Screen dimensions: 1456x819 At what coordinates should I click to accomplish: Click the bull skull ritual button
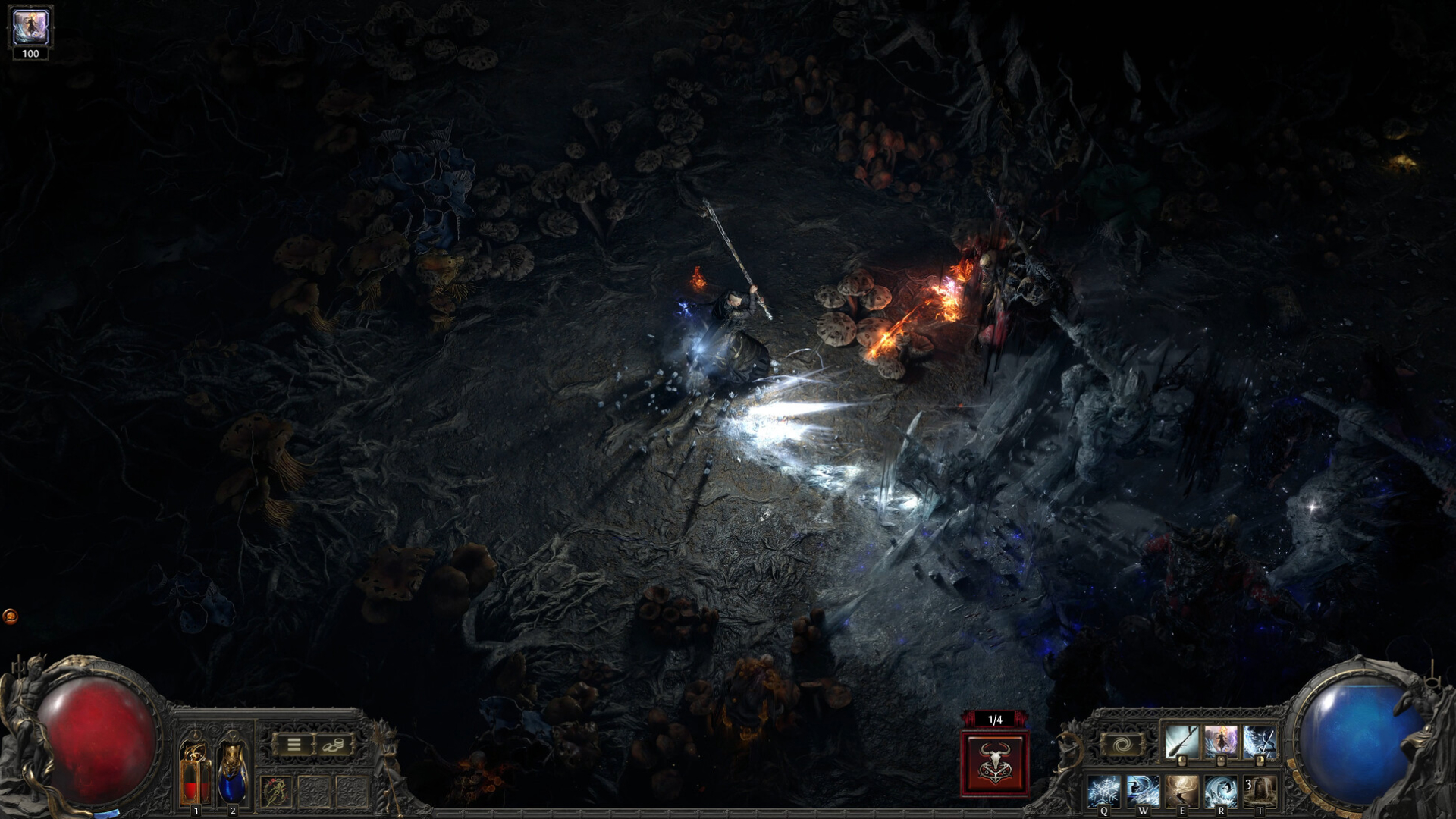pyautogui.click(x=995, y=763)
